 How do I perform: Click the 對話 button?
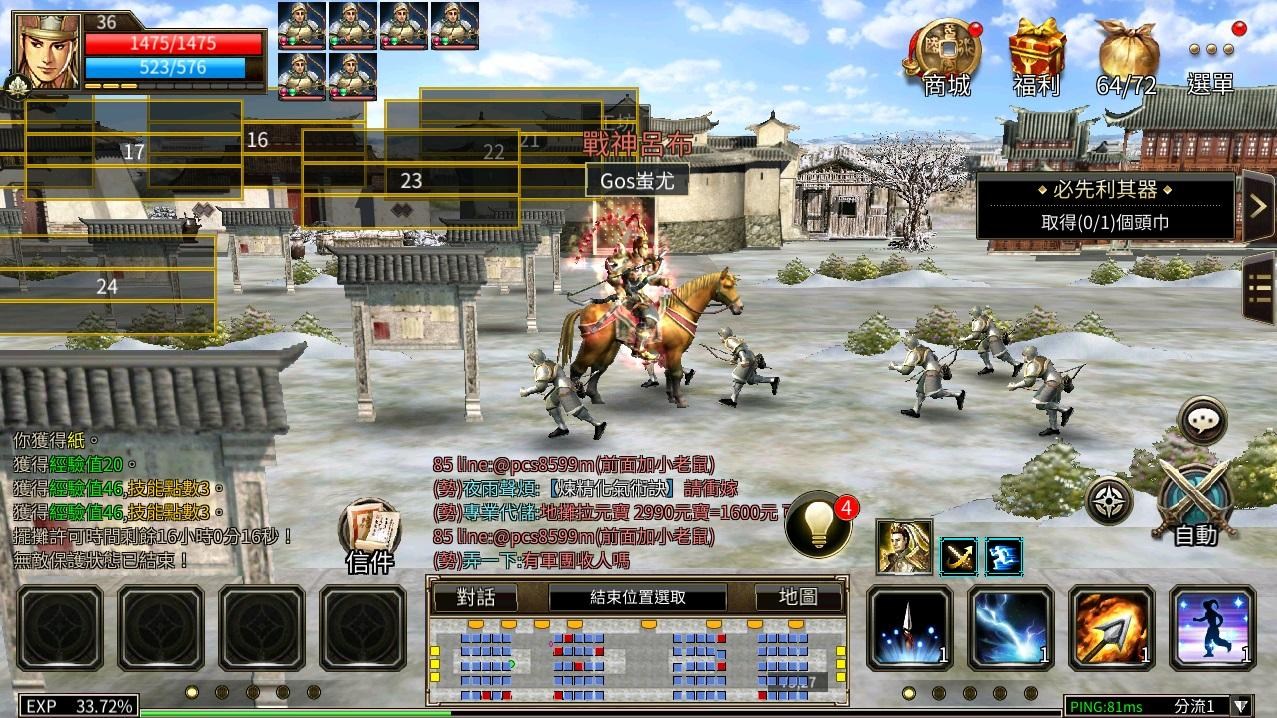coord(475,598)
